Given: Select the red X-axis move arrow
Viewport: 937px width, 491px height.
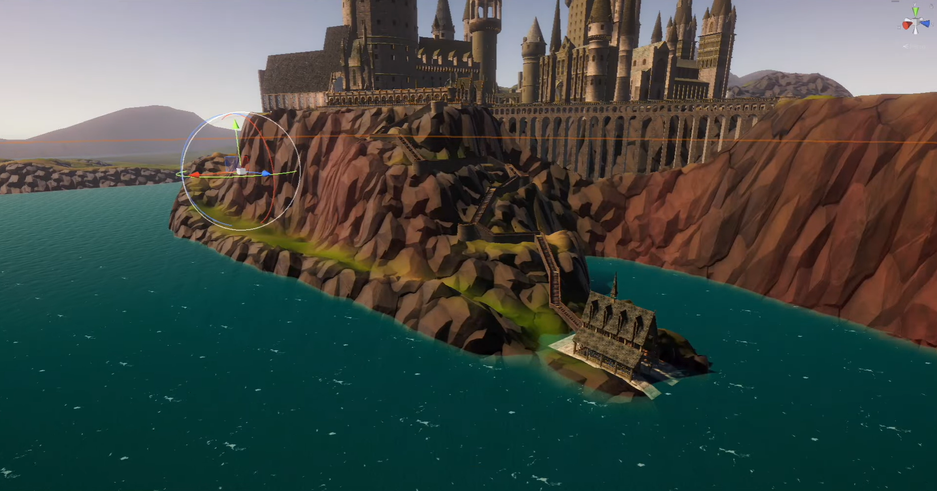Looking at the screenshot, I should tap(196, 175).
